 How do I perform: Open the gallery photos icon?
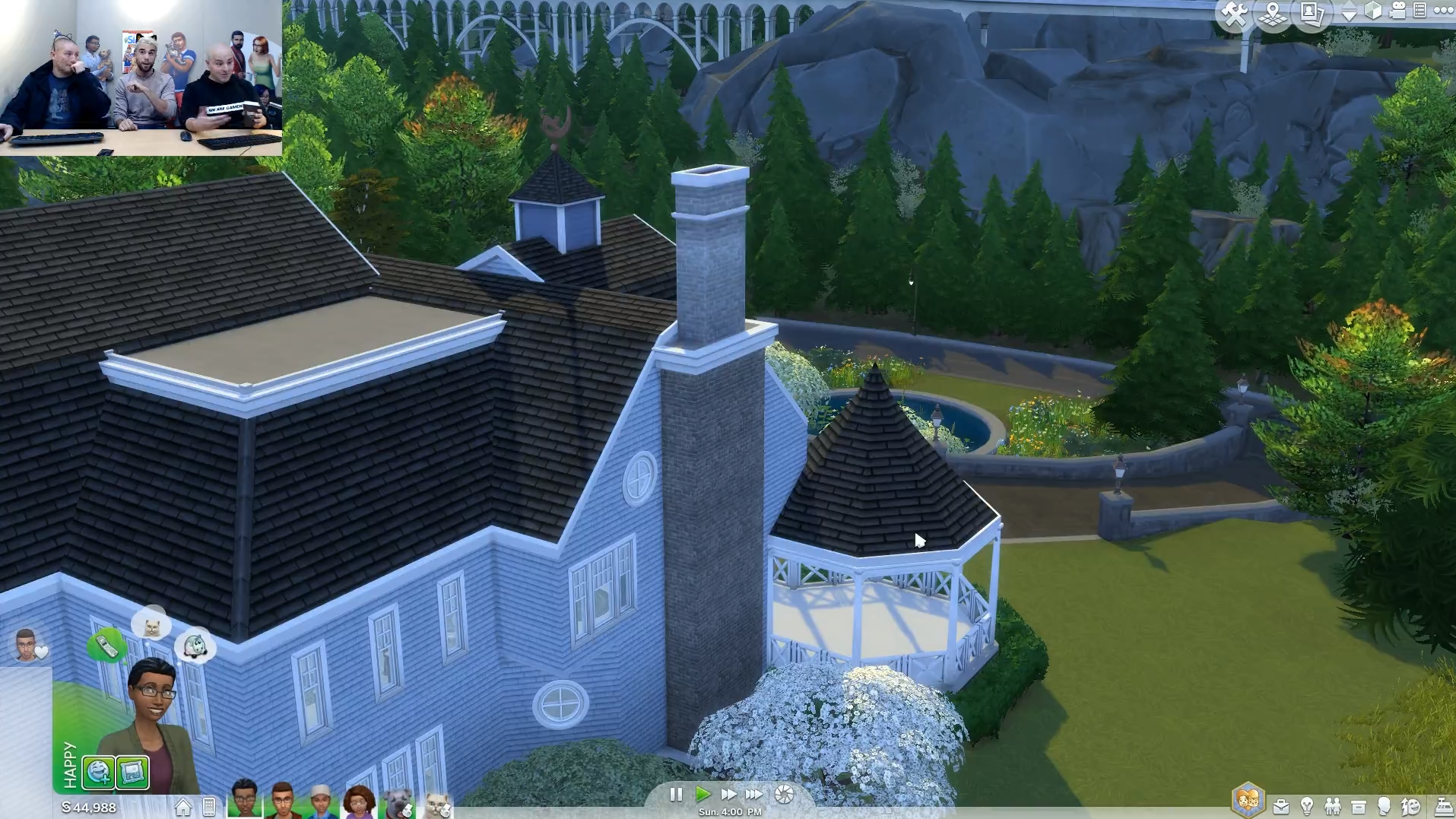tap(1312, 14)
